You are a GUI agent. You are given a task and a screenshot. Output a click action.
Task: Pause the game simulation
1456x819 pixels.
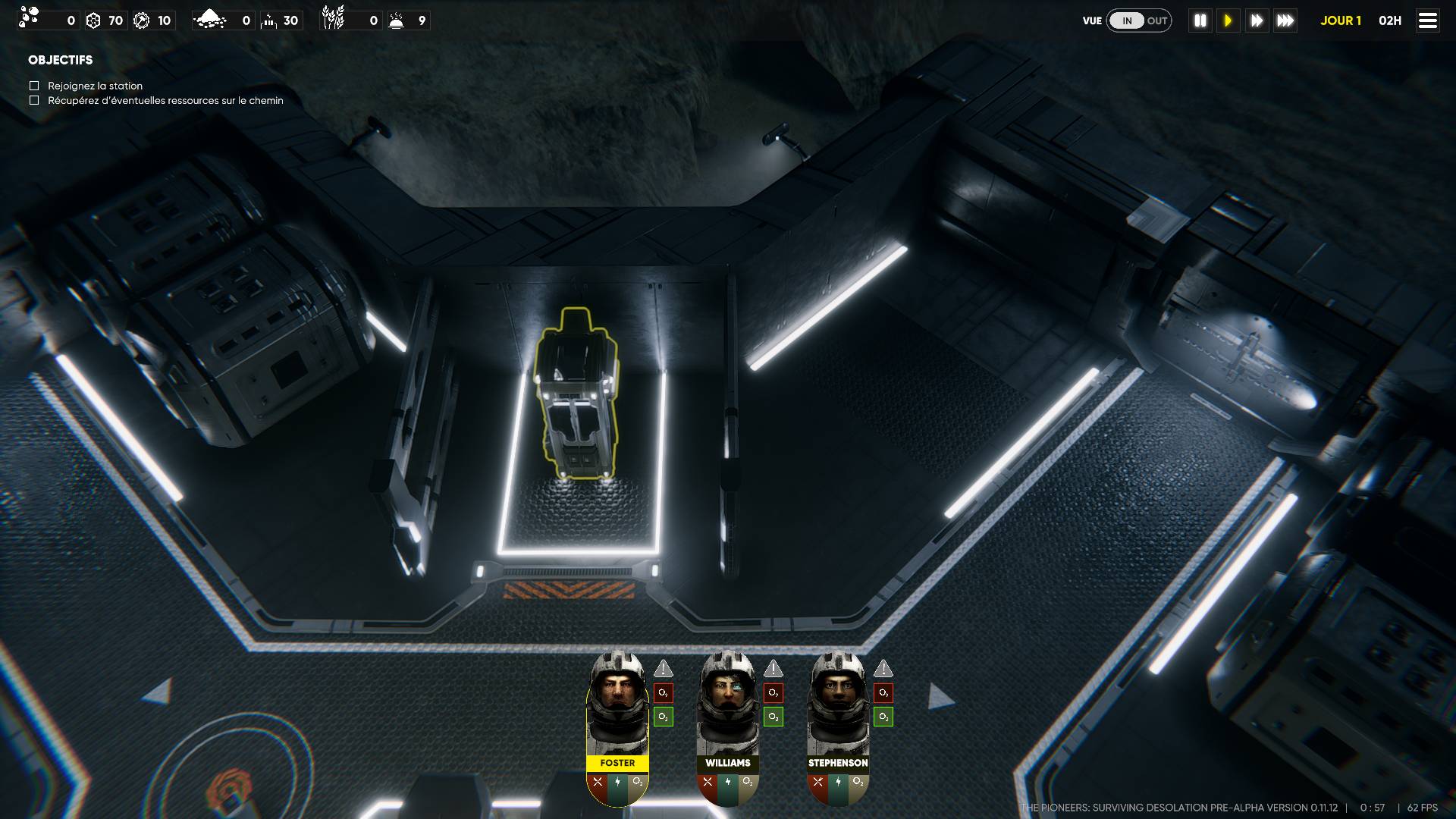pyautogui.click(x=1200, y=20)
